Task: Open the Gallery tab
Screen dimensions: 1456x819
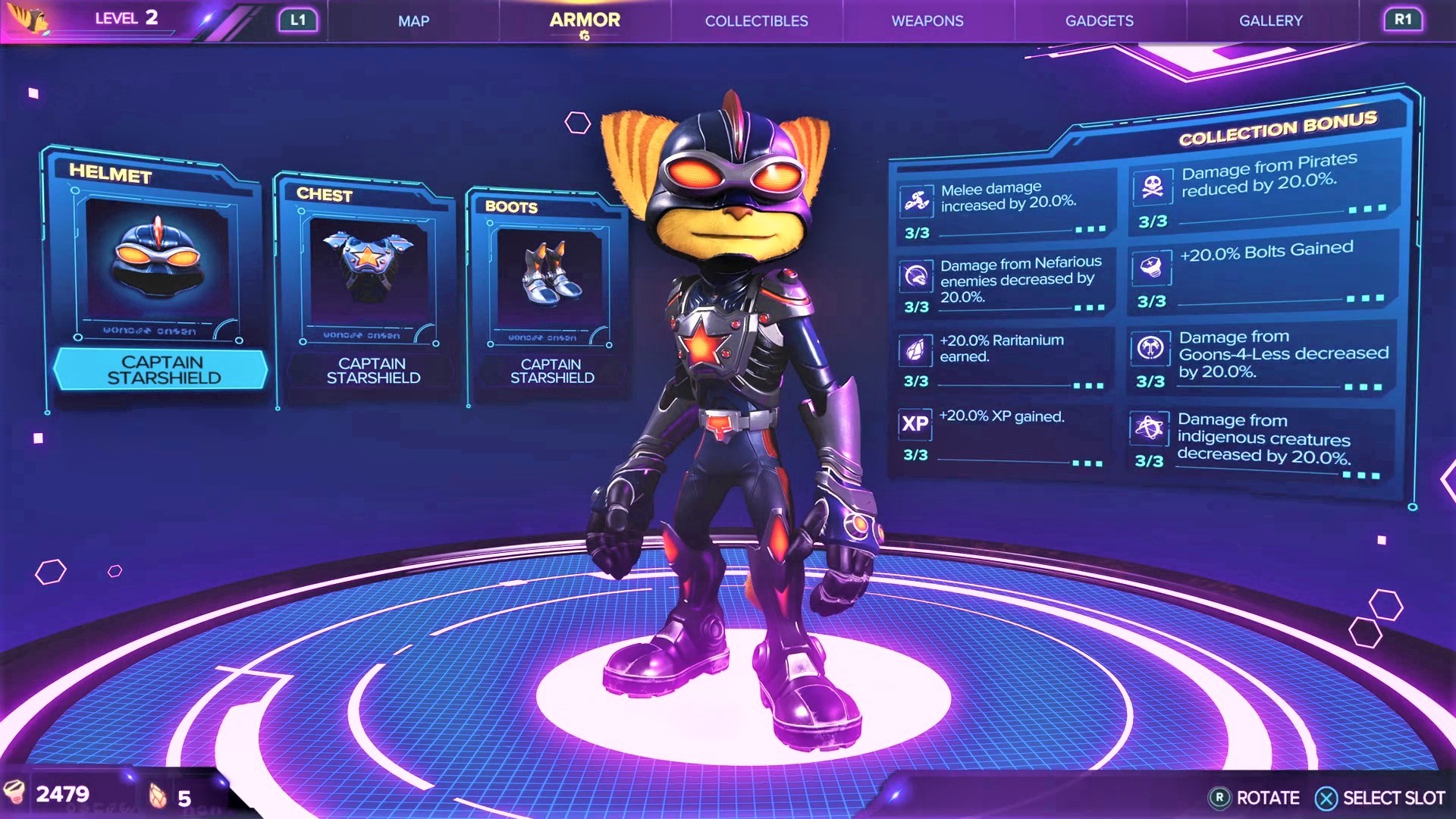Action: [x=1270, y=21]
